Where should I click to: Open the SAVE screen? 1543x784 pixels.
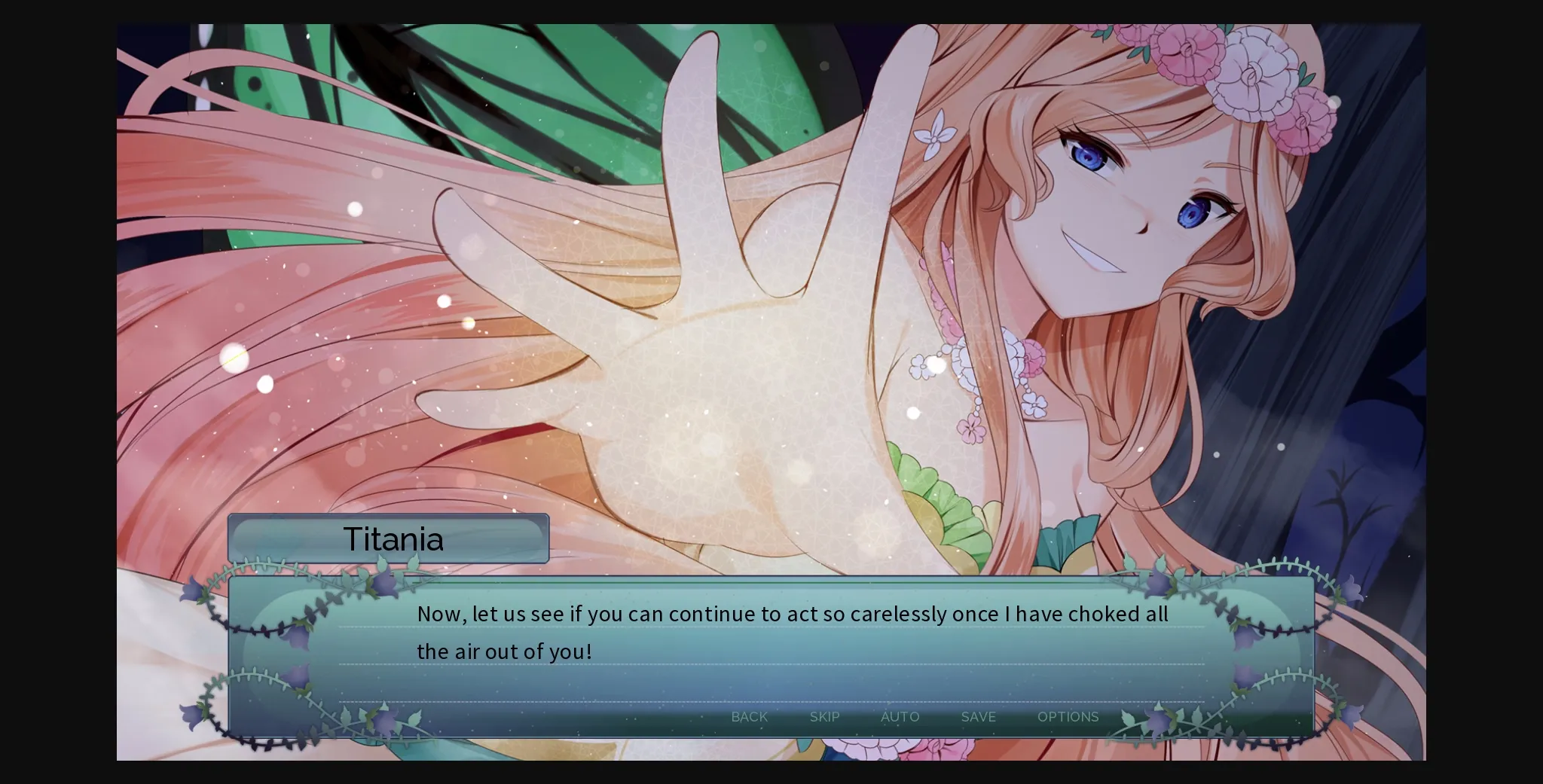click(x=977, y=717)
